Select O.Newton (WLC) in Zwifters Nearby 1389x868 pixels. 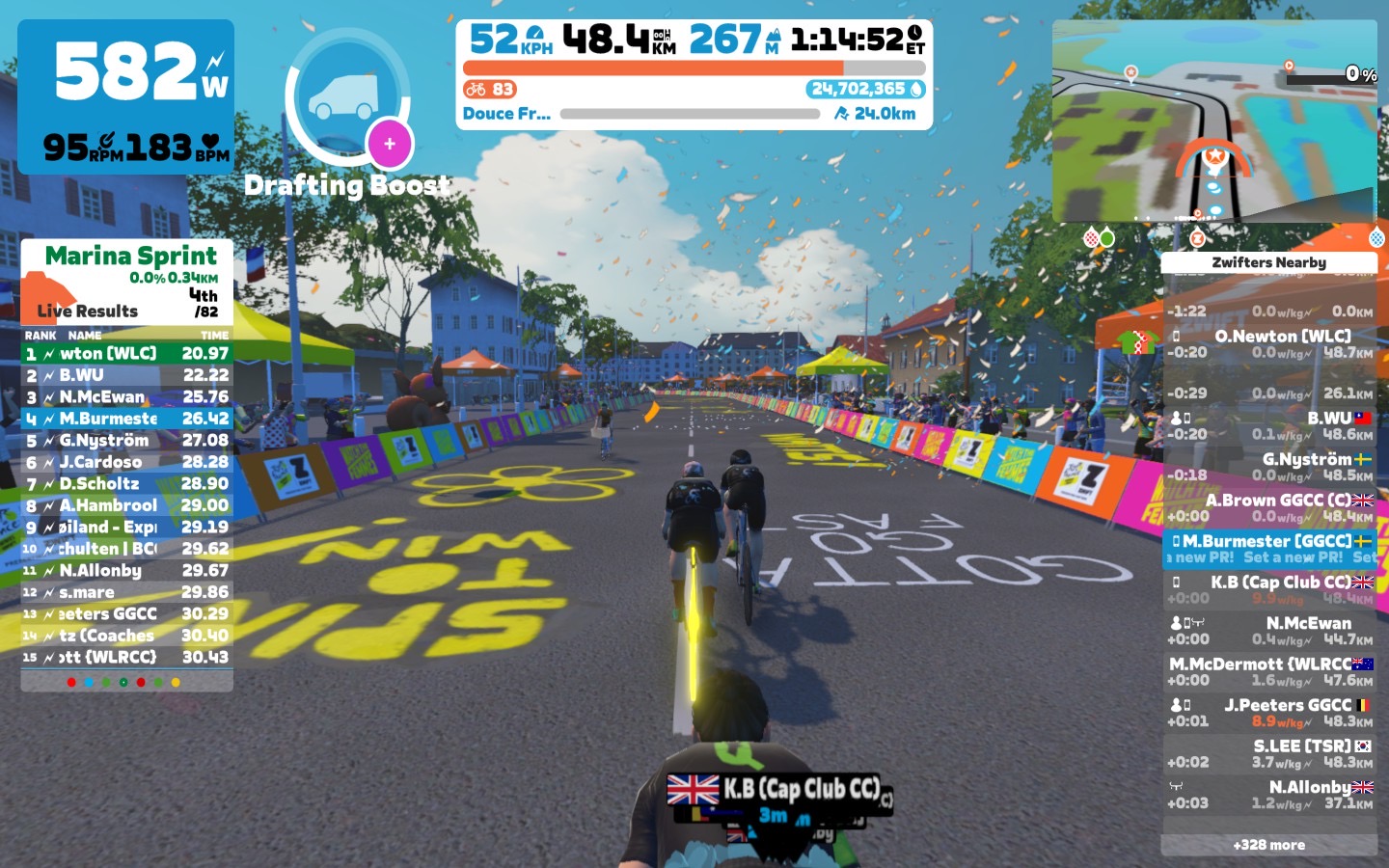point(1269,343)
